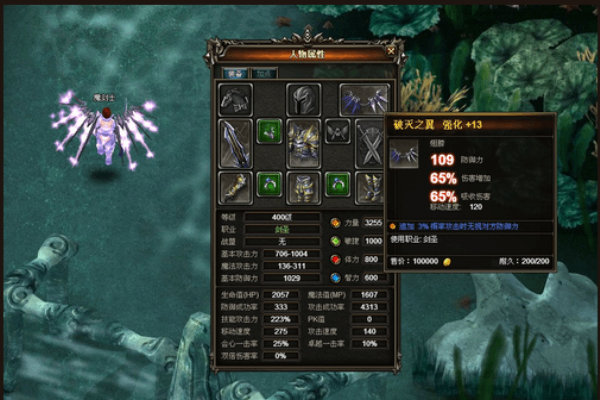This screenshot has height=400, width=600.
Task: Select the ring slot left of pants
Action: click(x=269, y=185)
